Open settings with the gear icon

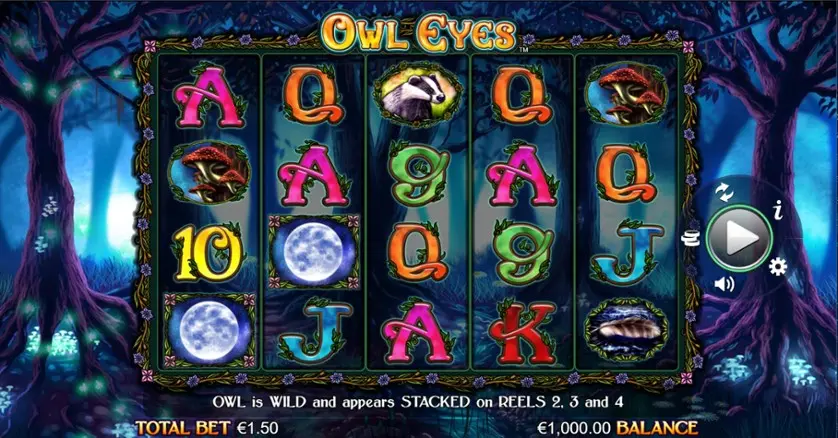777,266
